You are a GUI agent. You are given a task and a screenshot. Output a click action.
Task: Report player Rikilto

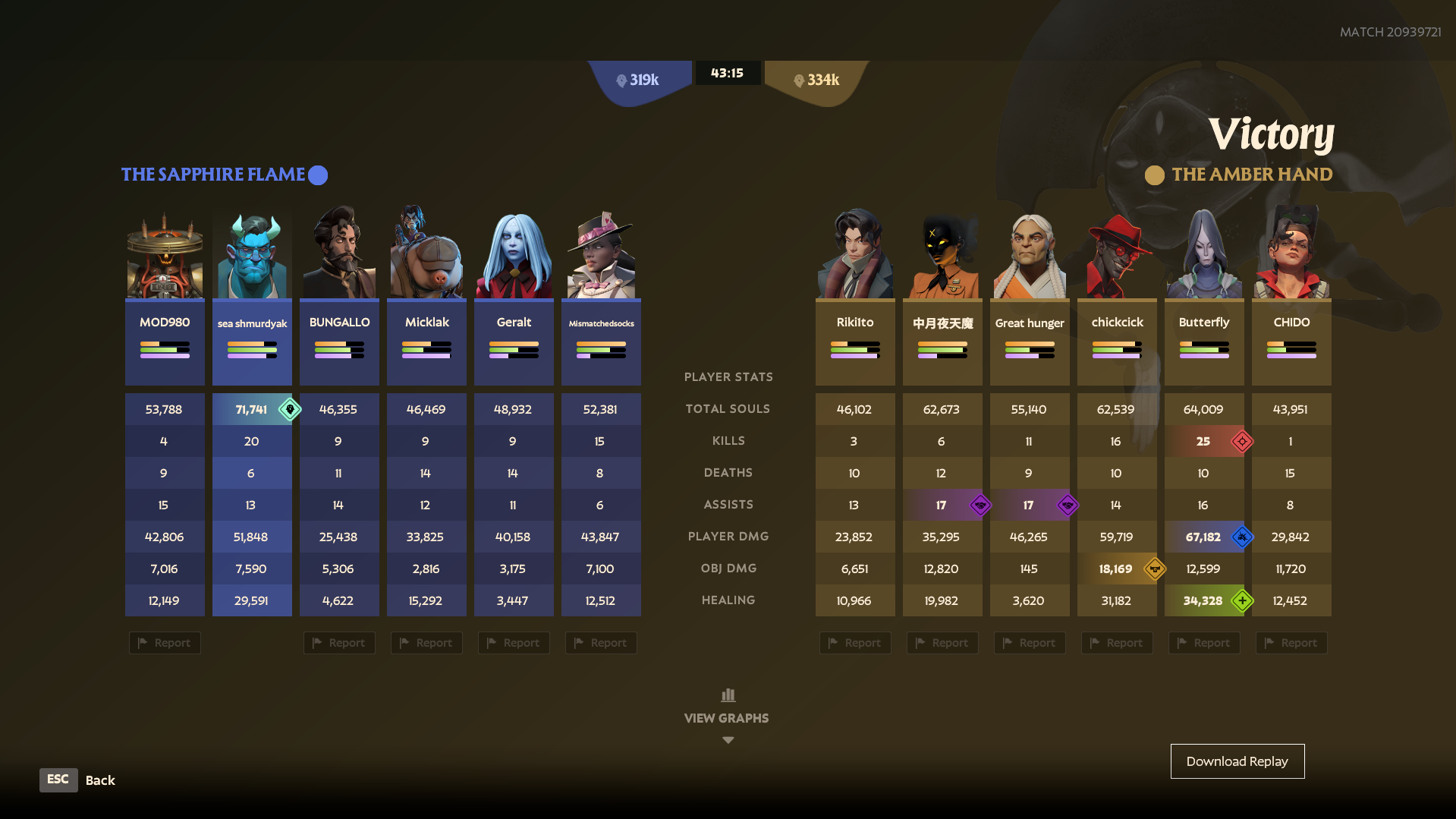tap(855, 643)
